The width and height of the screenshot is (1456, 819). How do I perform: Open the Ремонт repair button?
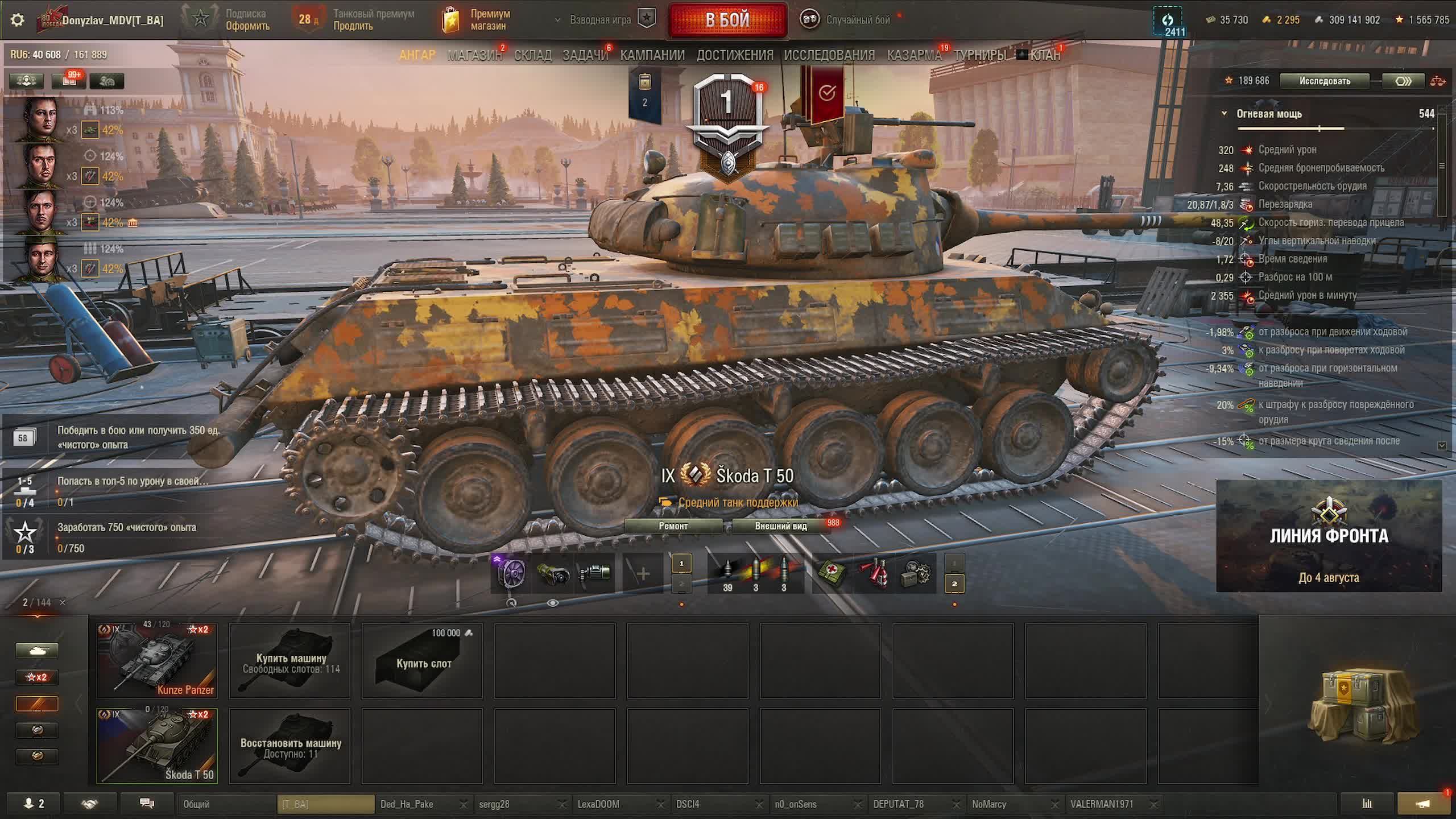click(673, 526)
